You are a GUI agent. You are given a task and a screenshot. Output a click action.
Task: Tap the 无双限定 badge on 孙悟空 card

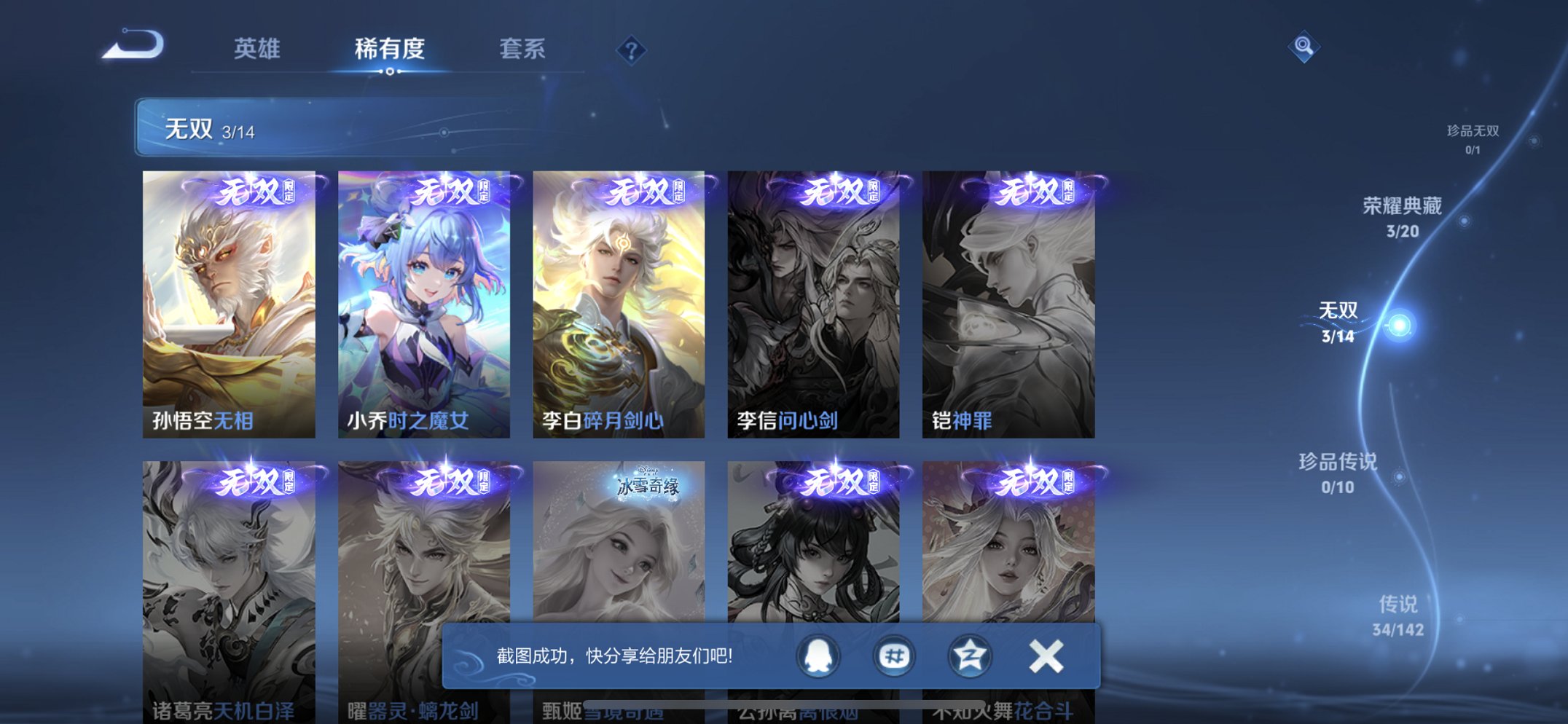(x=253, y=193)
